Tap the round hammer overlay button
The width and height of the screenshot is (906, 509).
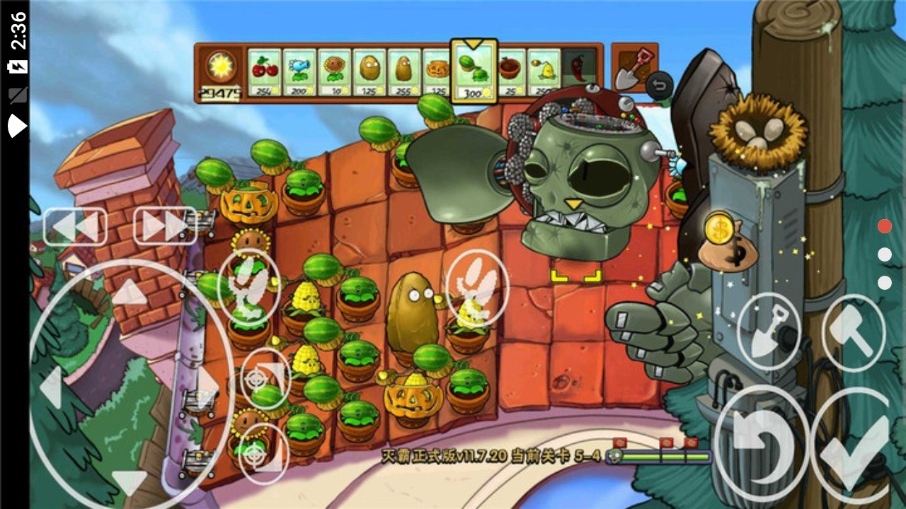(x=853, y=329)
